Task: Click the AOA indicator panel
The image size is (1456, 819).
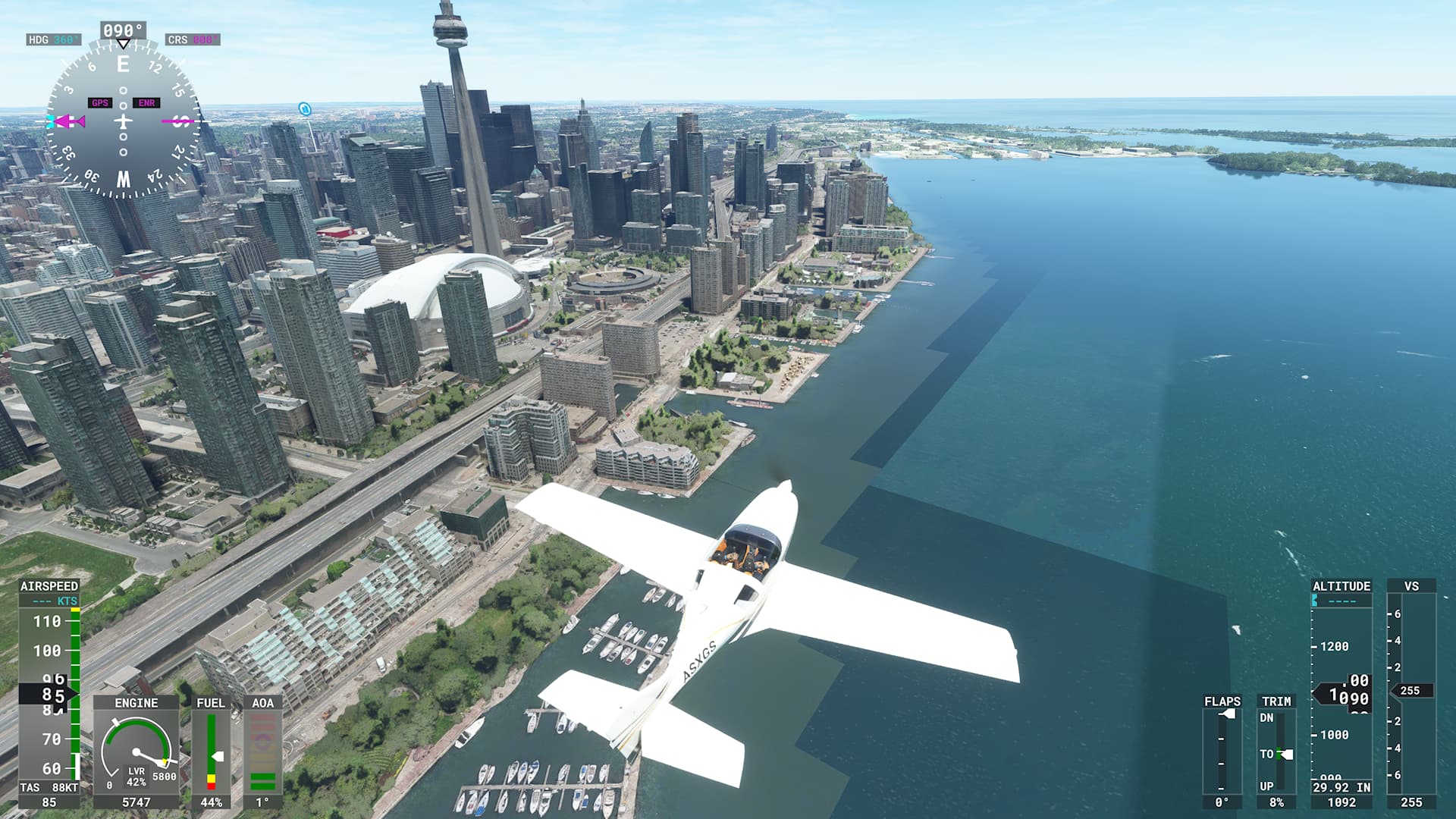Action: (x=262, y=752)
